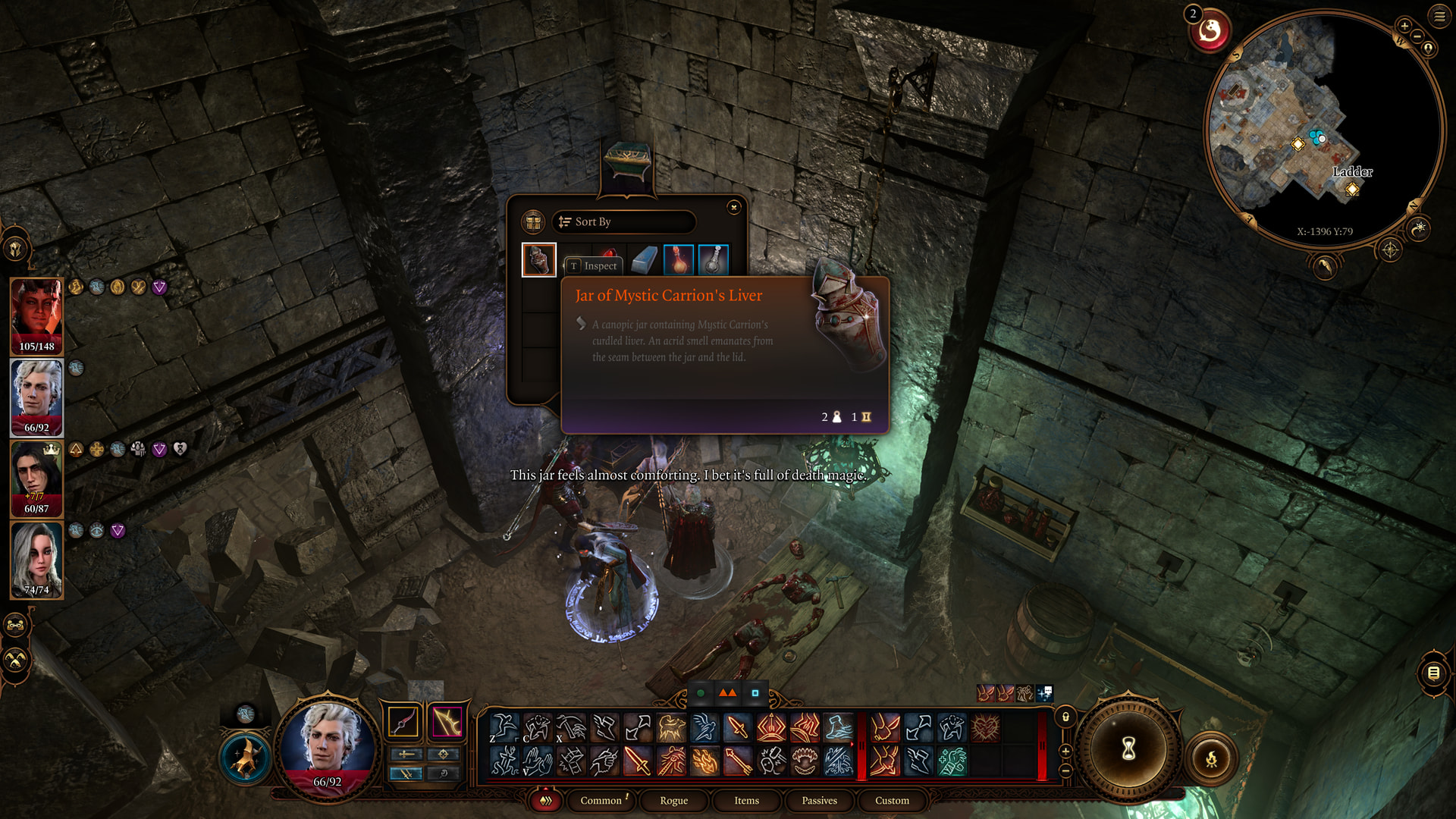Screen dimensions: 1456x819
Task: Choose the silver-haired woman portrait
Action: tap(36, 560)
